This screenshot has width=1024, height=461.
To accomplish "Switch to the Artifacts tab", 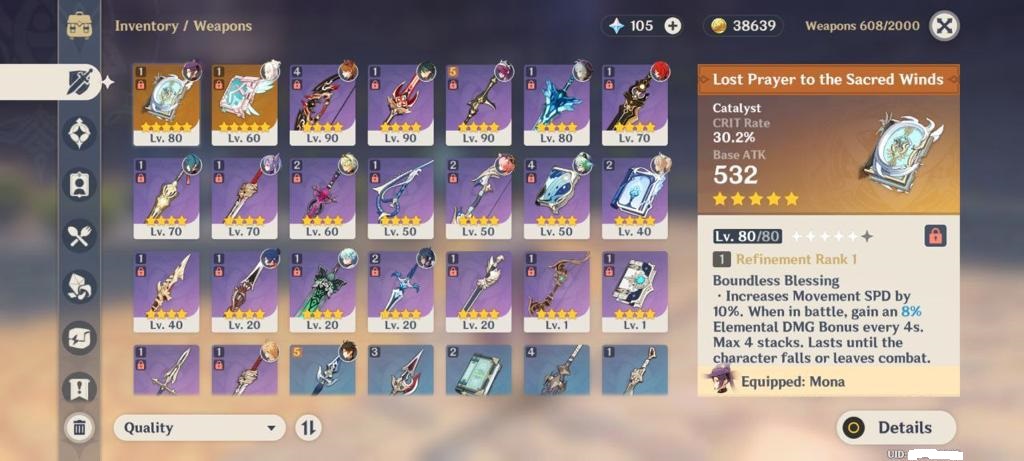I will click(79, 132).
